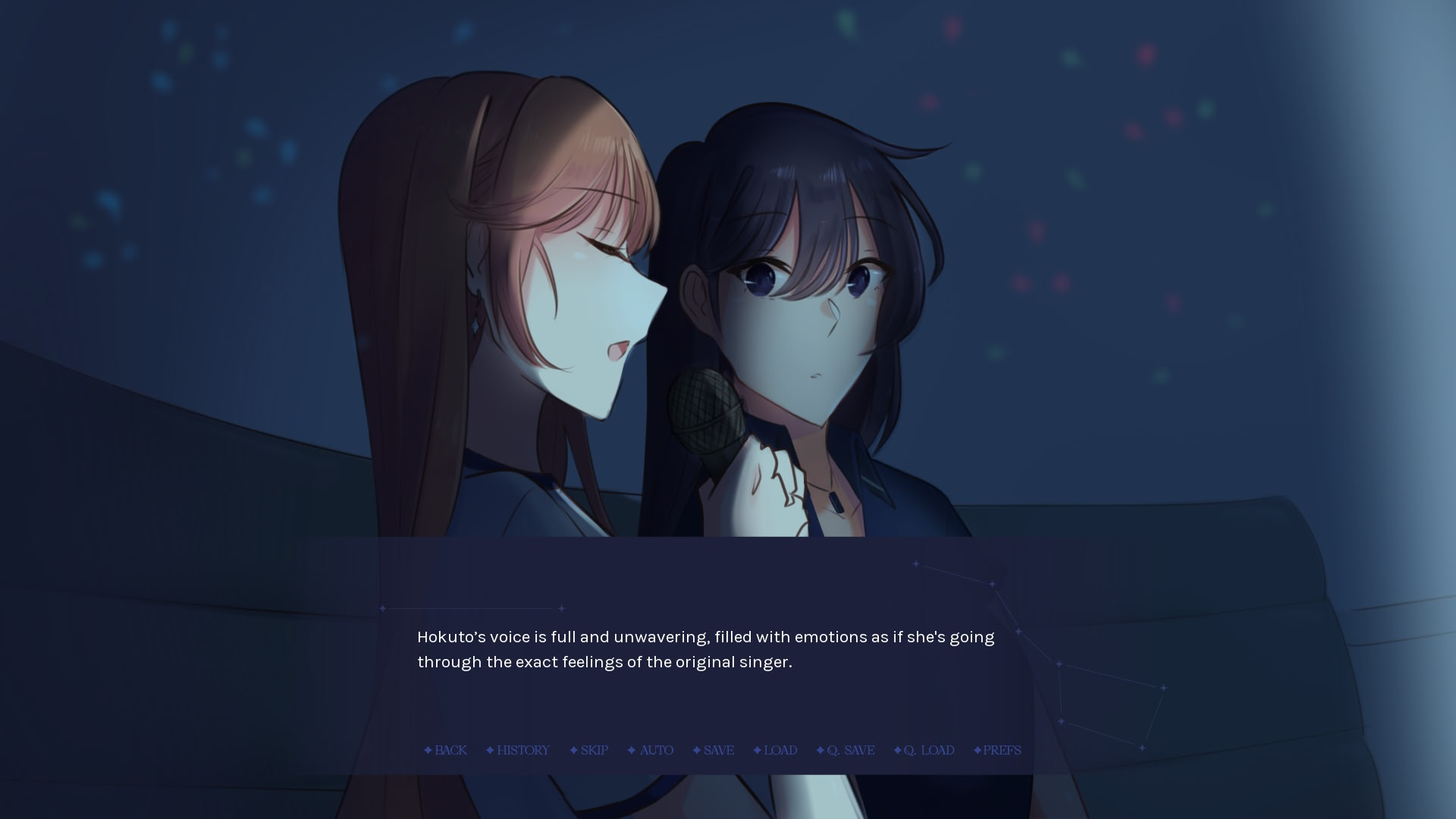Click the narration text about Hokuto's voice

coord(704,648)
